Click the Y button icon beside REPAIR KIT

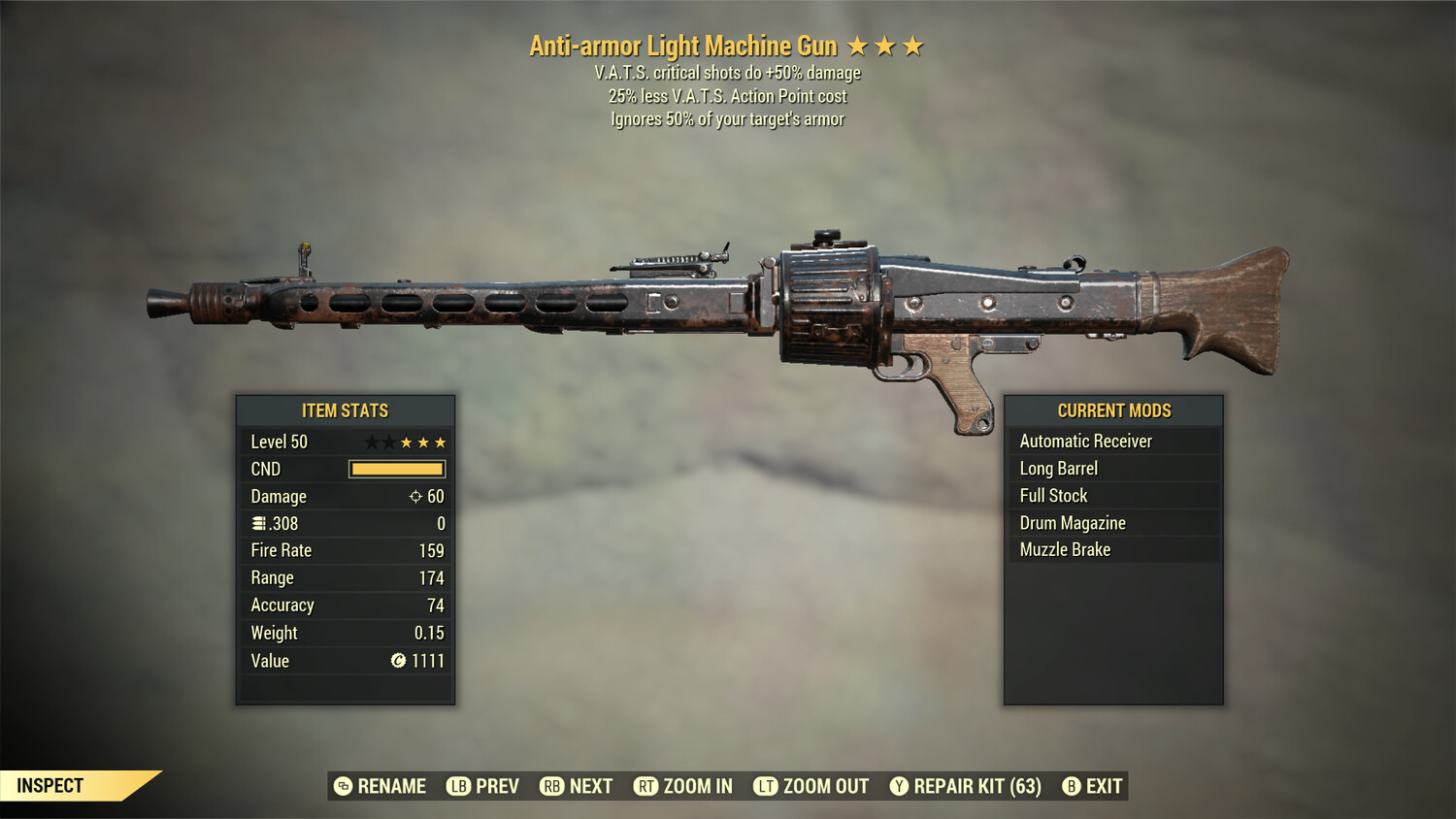point(899,786)
